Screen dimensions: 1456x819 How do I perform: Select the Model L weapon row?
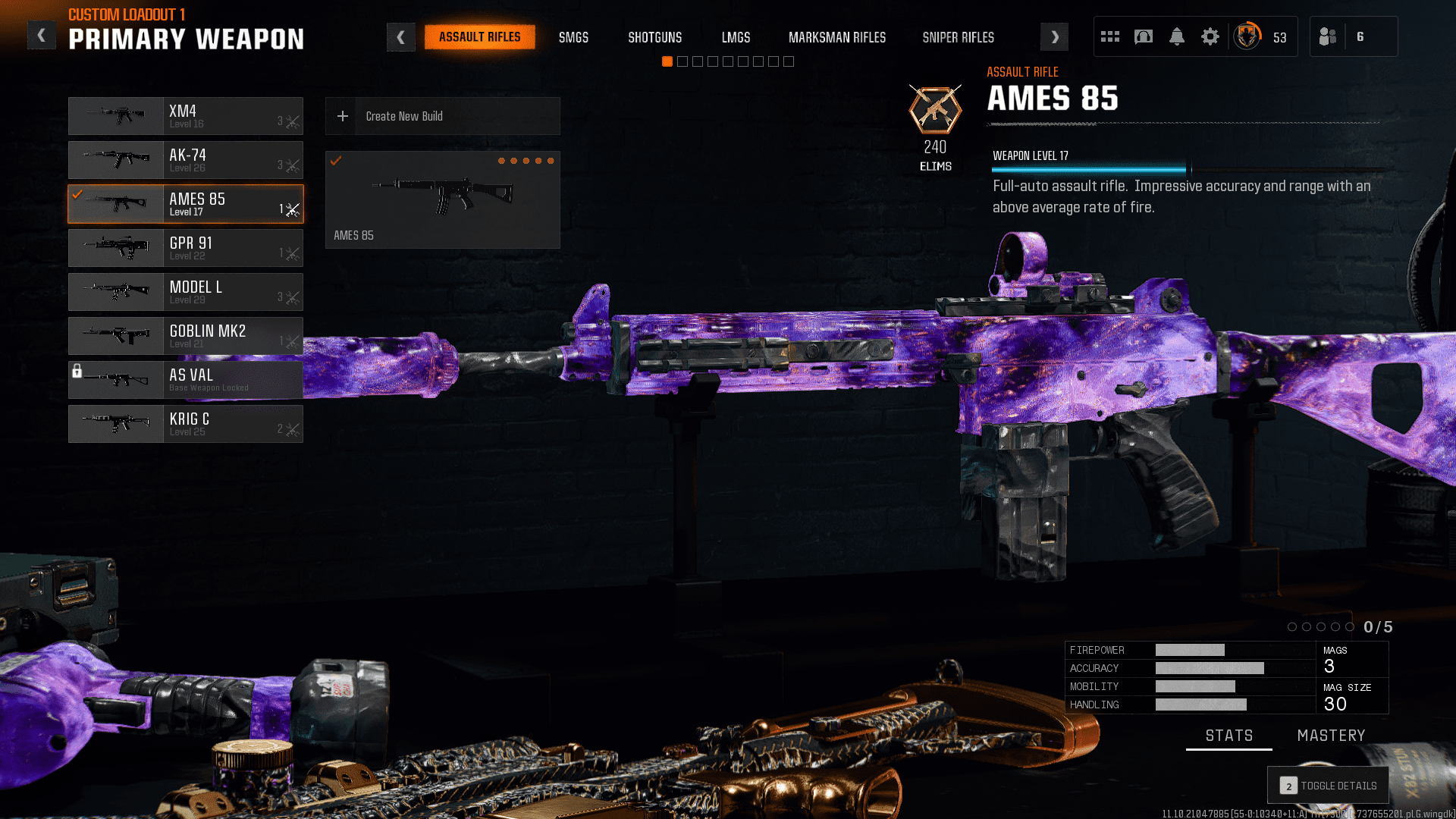[x=186, y=292]
